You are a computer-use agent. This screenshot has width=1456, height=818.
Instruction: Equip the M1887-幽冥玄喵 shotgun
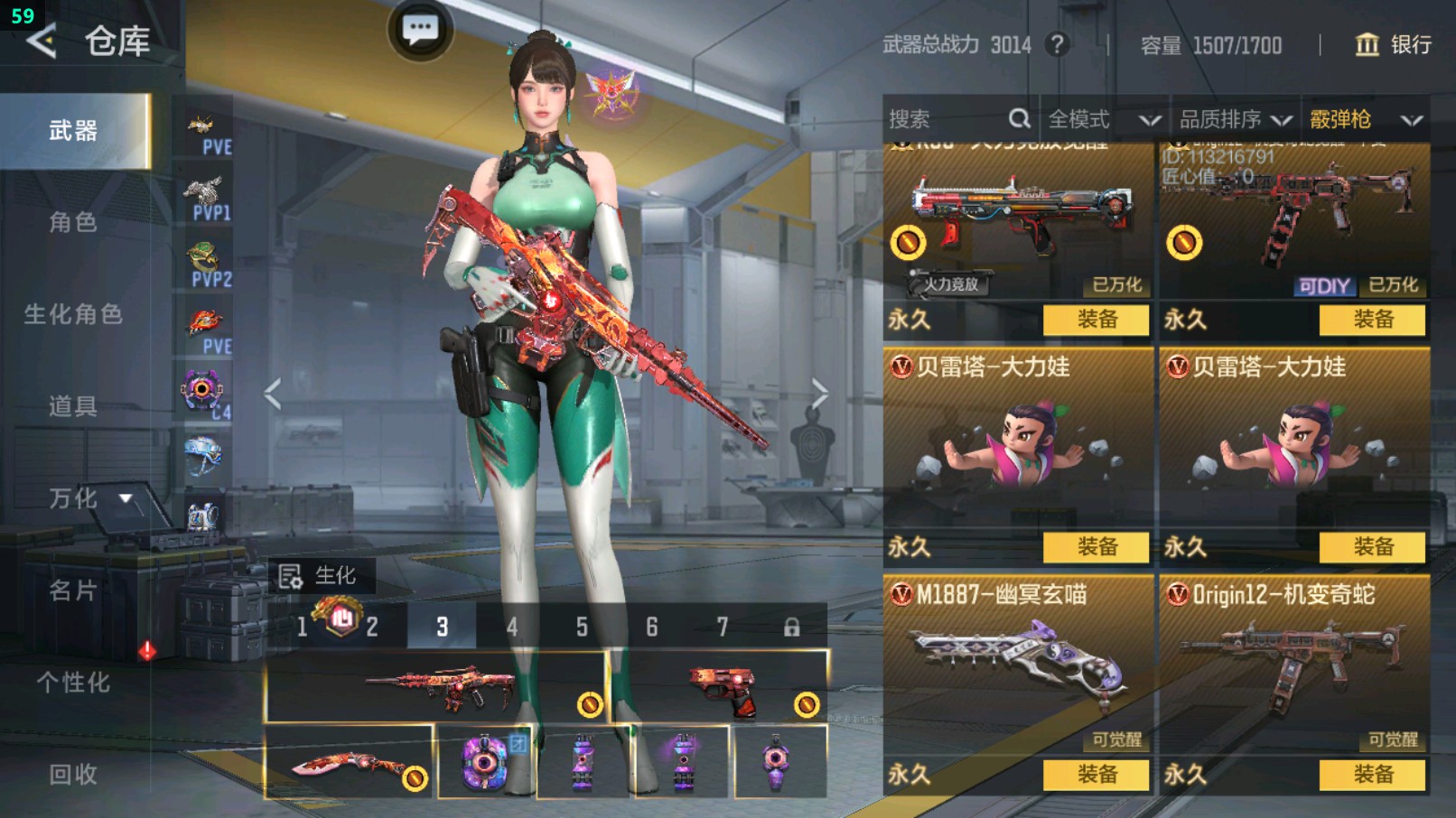click(1097, 775)
